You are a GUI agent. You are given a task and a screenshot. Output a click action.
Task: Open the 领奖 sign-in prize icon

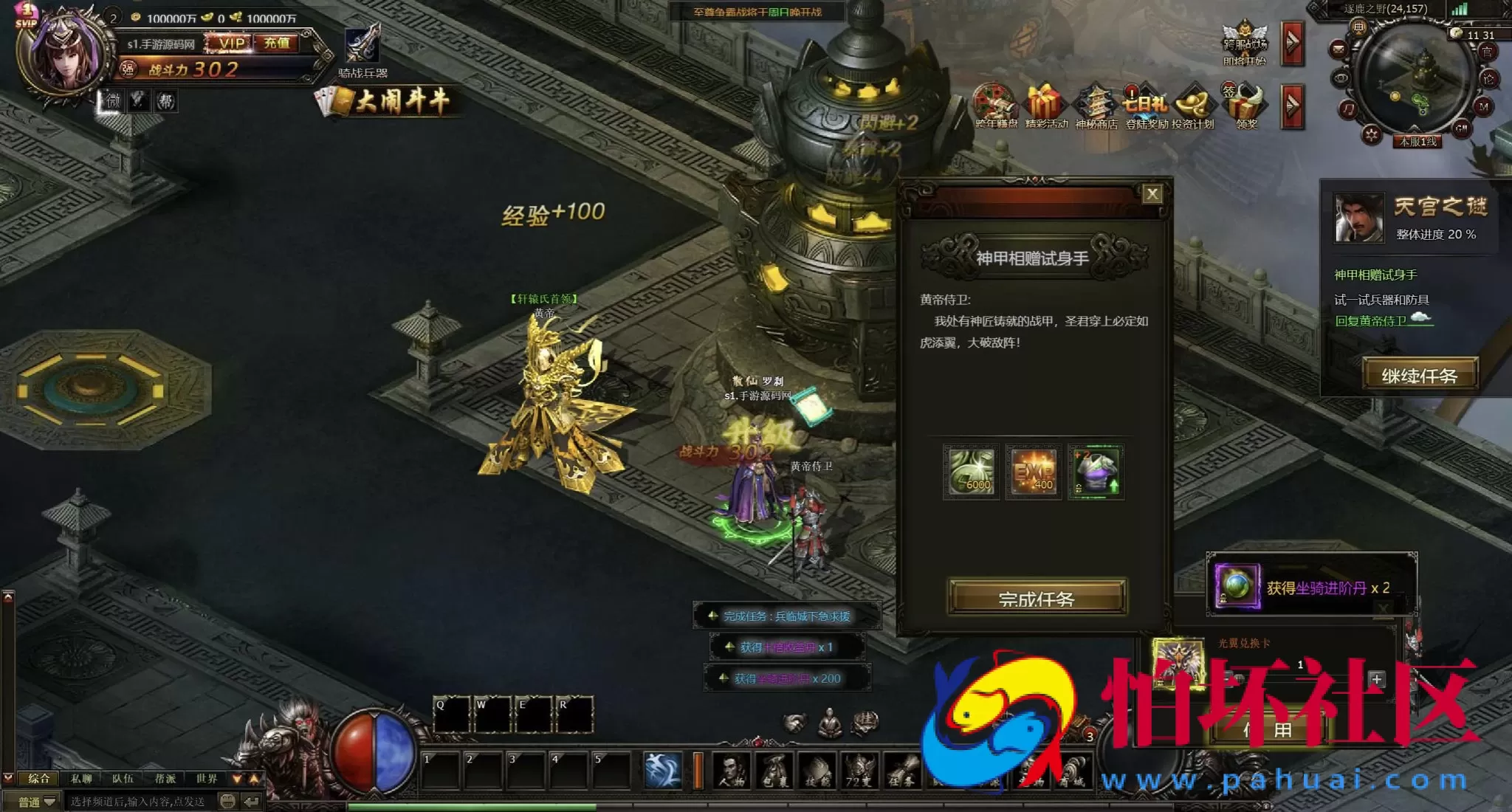pyautogui.click(x=1247, y=103)
